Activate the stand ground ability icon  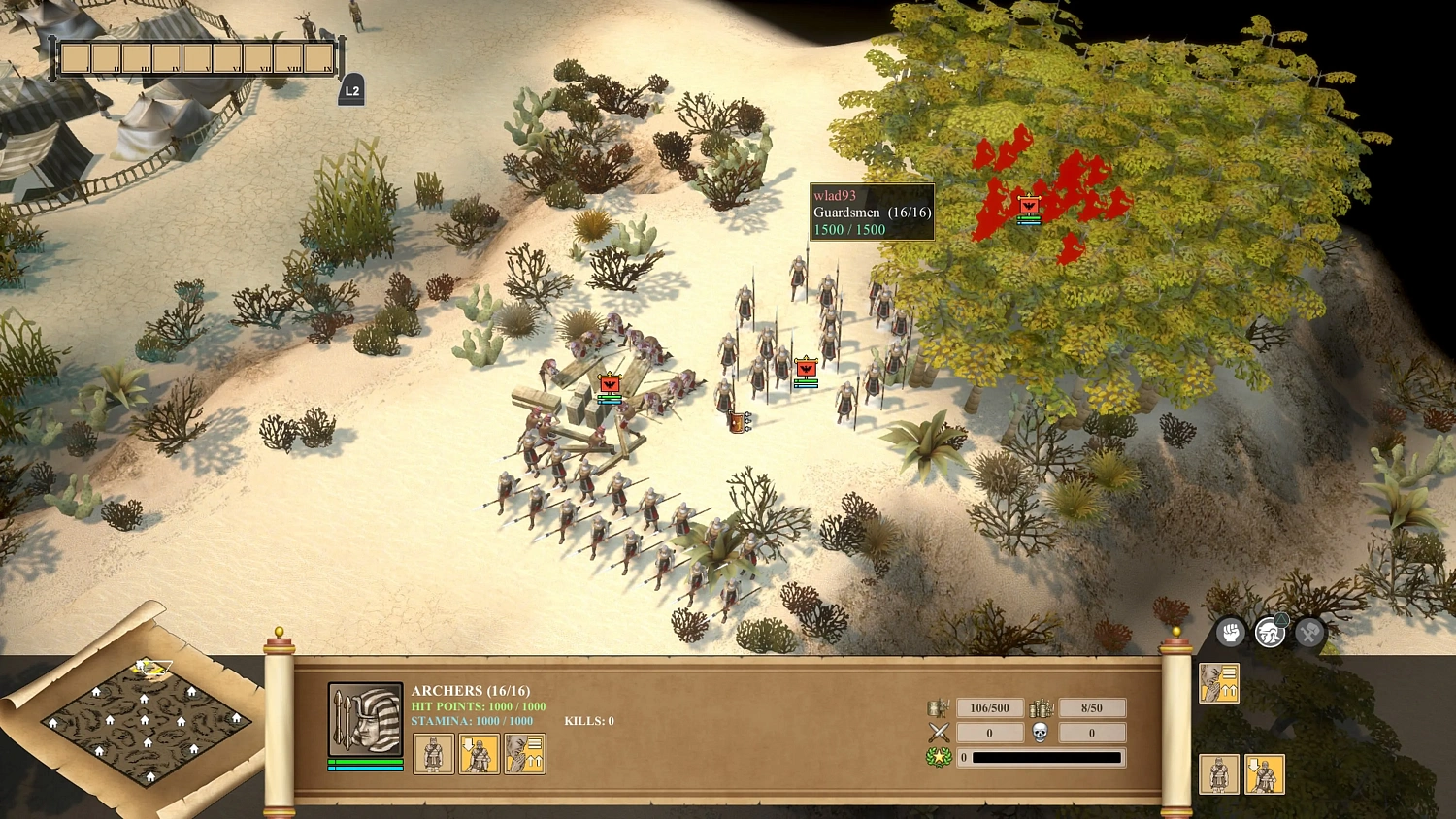(x=433, y=753)
